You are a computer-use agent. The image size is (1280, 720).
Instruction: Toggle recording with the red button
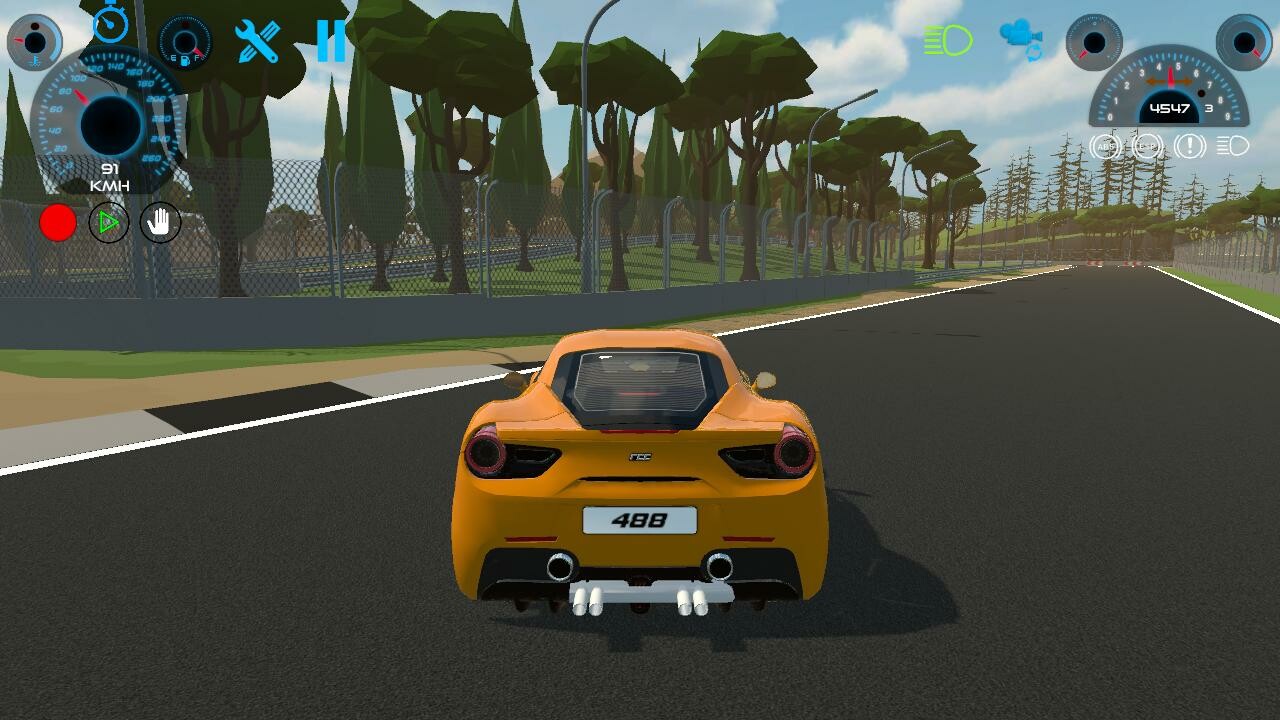58,222
